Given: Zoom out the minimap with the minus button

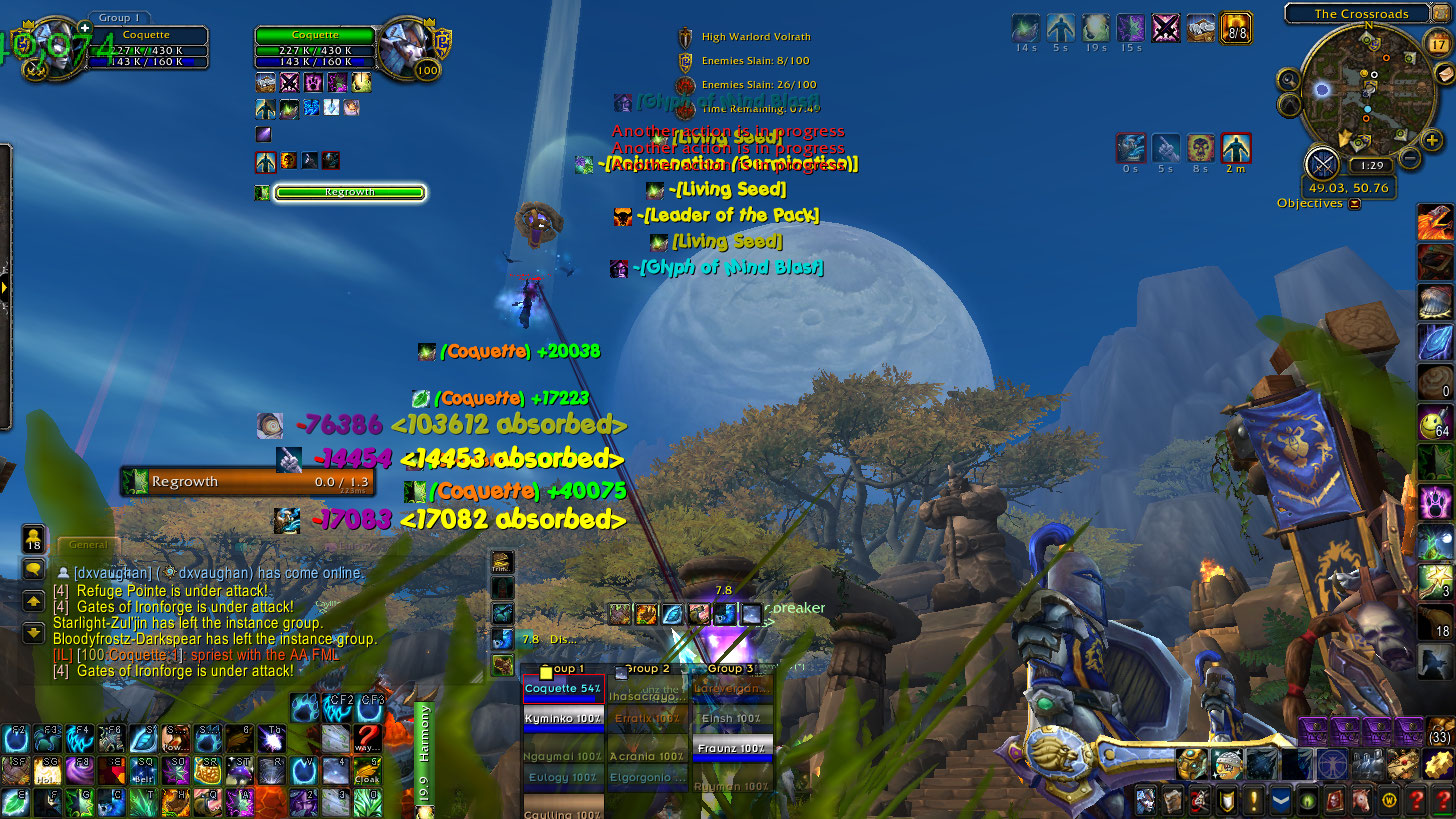Looking at the screenshot, I should tap(1409, 157).
